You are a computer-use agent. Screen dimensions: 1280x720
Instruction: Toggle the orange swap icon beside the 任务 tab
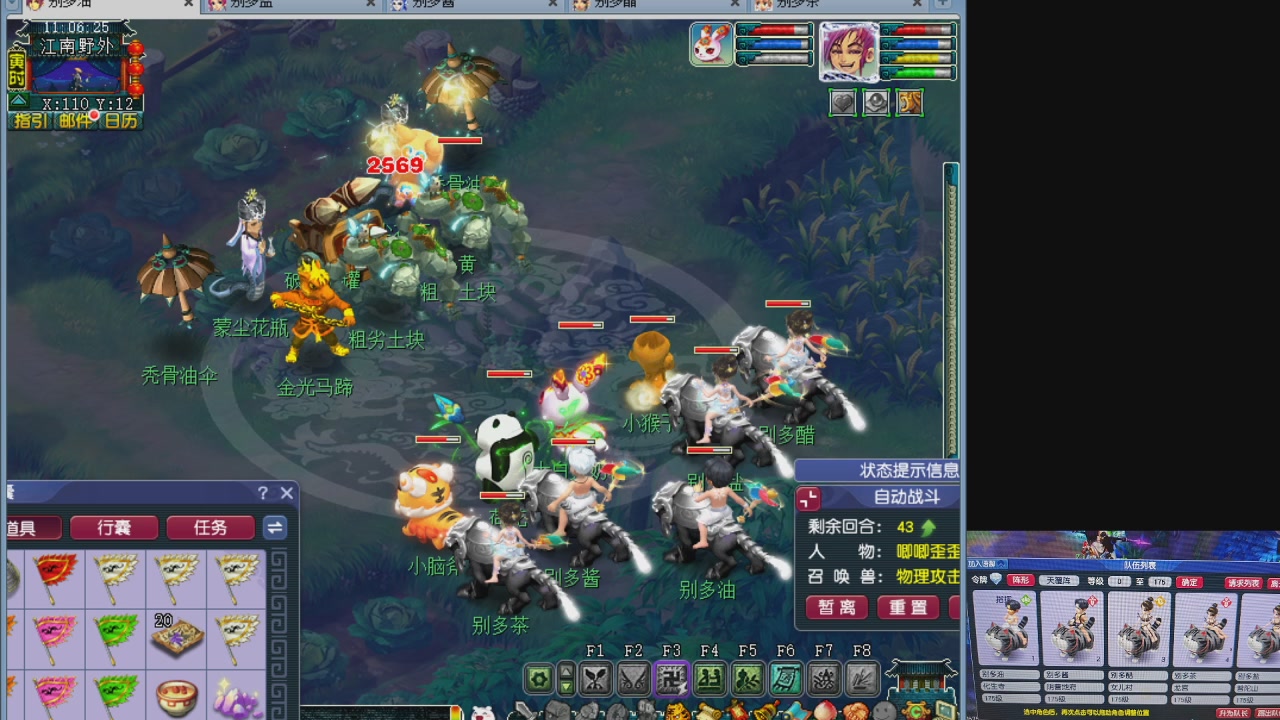[275, 527]
